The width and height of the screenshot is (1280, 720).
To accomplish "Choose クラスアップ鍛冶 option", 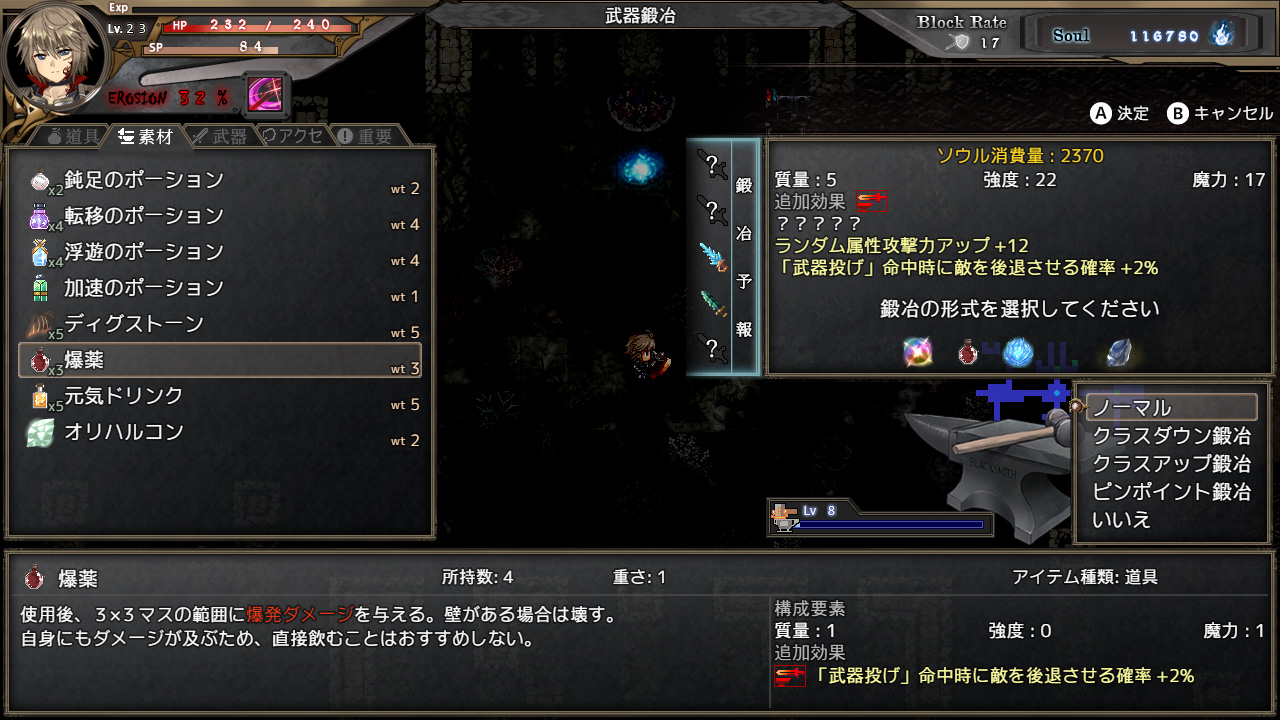I will 1170,464.
